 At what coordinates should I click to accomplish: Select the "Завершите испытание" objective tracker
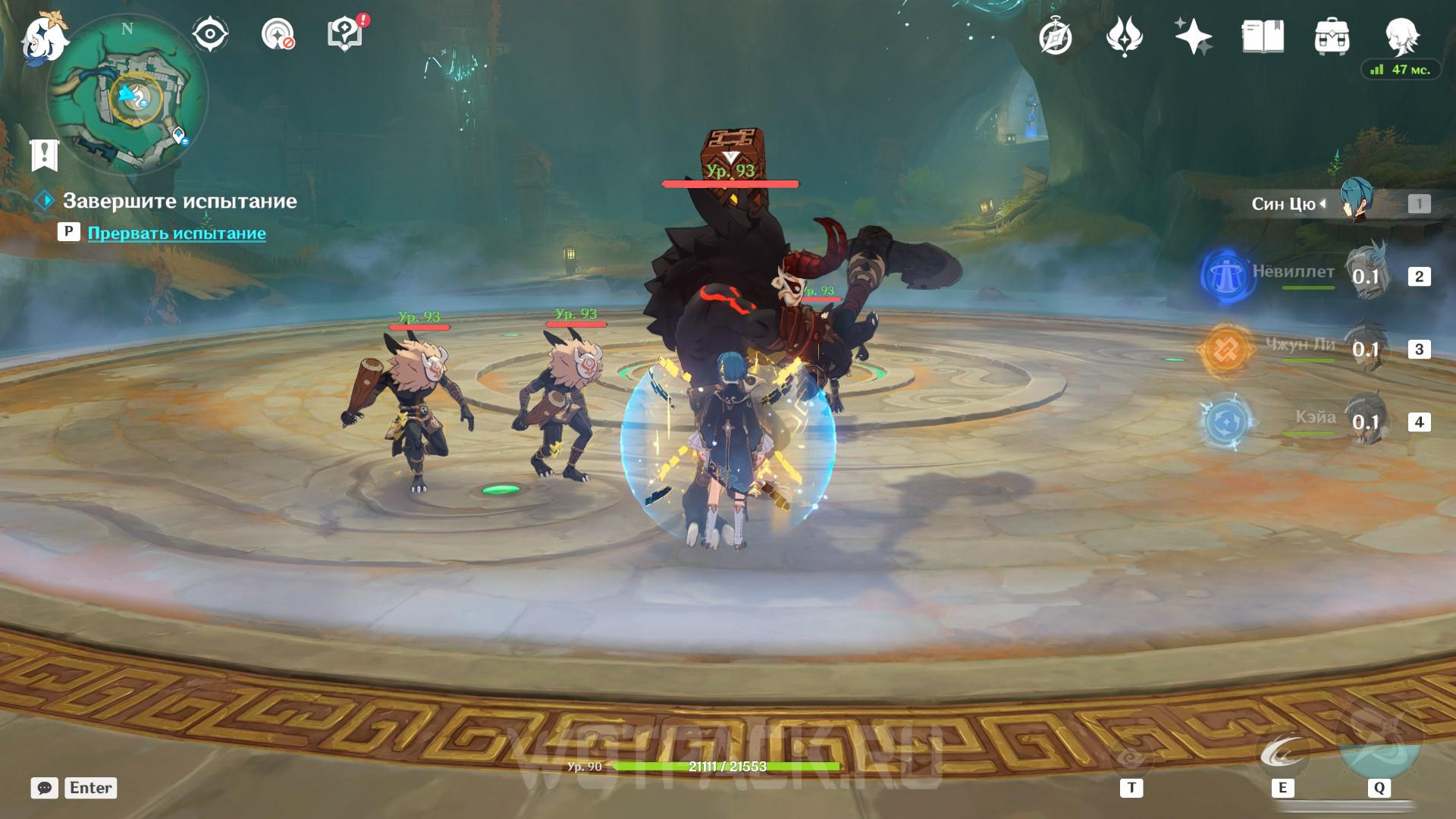(x=179, y=201)
